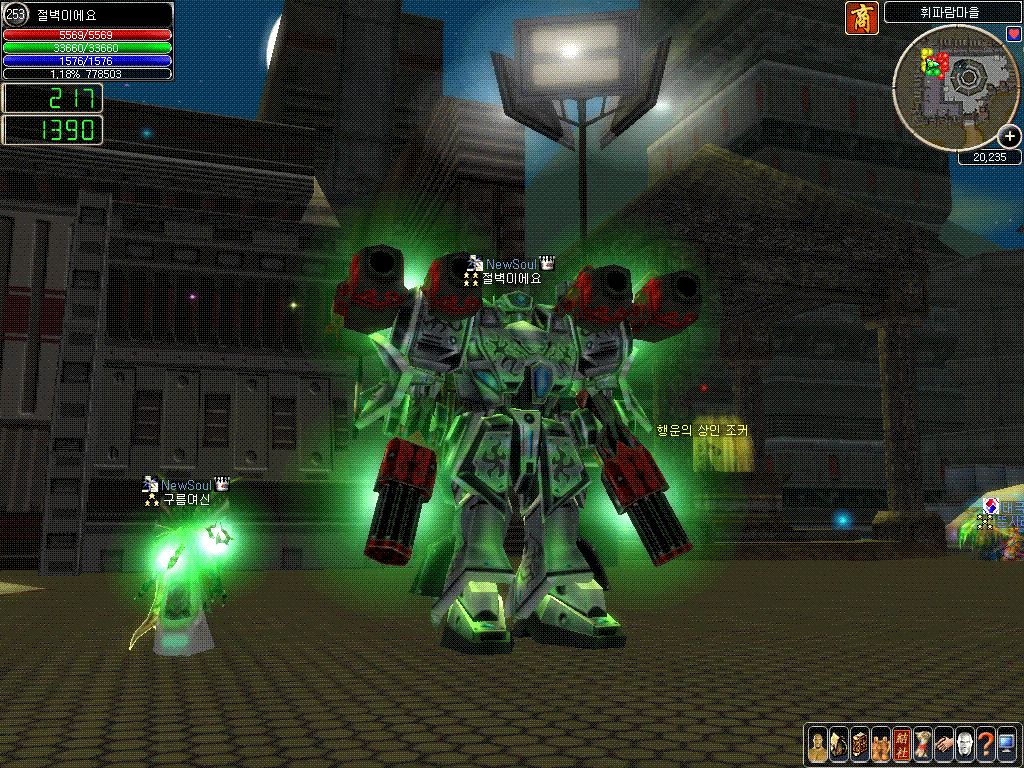1024x768 pixels.
Task: Open the red guild panel with Chinese characters
Action: click(902, 744)
